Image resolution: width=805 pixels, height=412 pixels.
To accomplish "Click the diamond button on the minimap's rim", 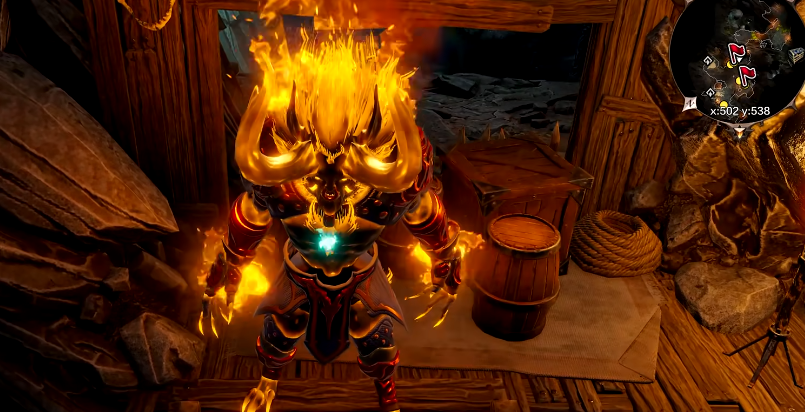I will tap(689, 101).
